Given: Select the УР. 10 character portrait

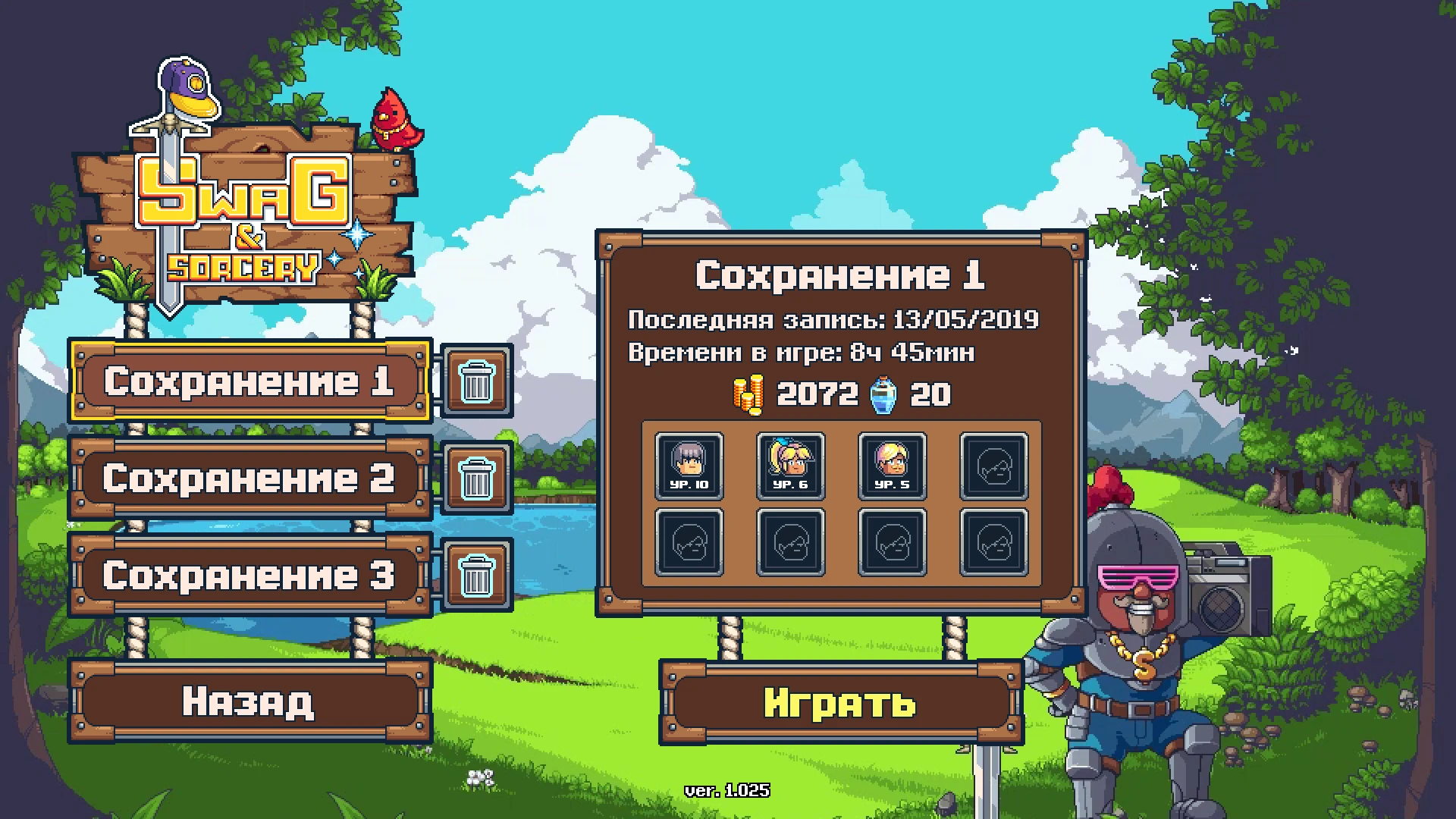Looking at the screenshot, I should (689, 466).
